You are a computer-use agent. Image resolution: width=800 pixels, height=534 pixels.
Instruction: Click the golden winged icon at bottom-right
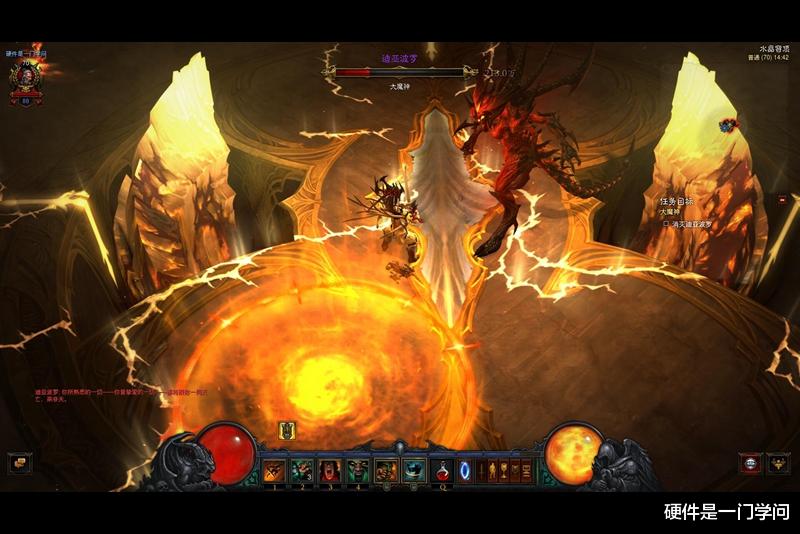[778, 462]
